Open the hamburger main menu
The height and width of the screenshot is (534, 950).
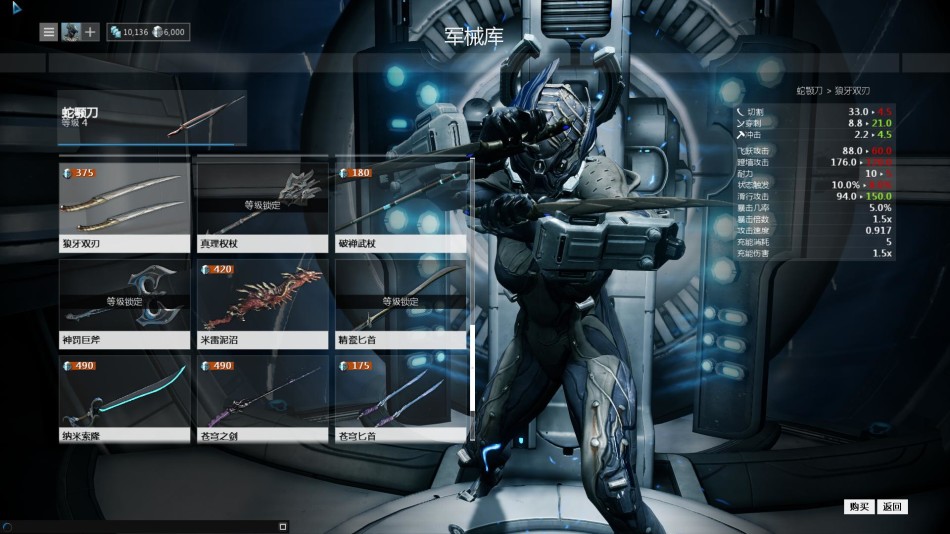click(48, 32)
